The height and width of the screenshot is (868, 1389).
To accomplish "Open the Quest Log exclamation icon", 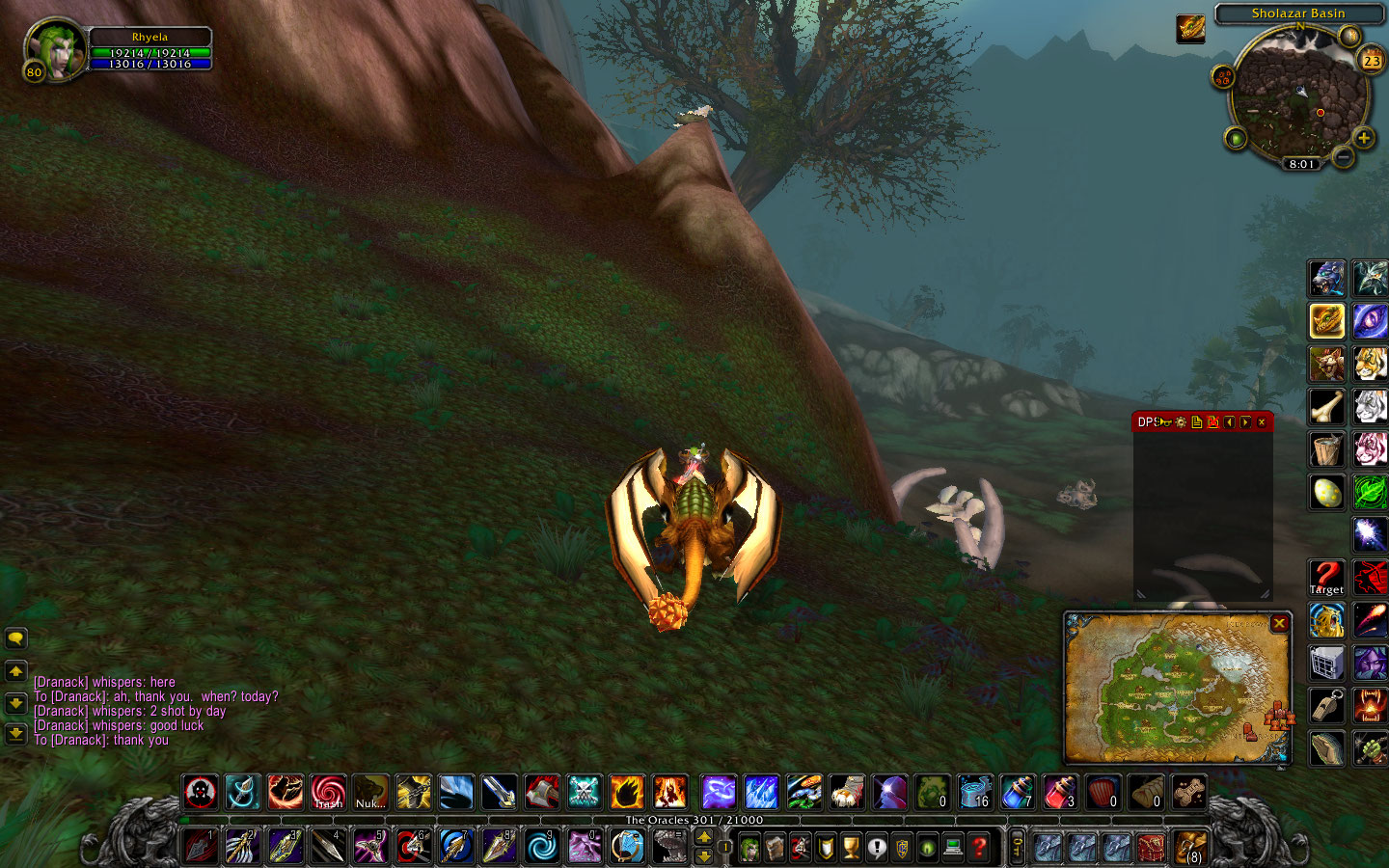I will 877,847.
